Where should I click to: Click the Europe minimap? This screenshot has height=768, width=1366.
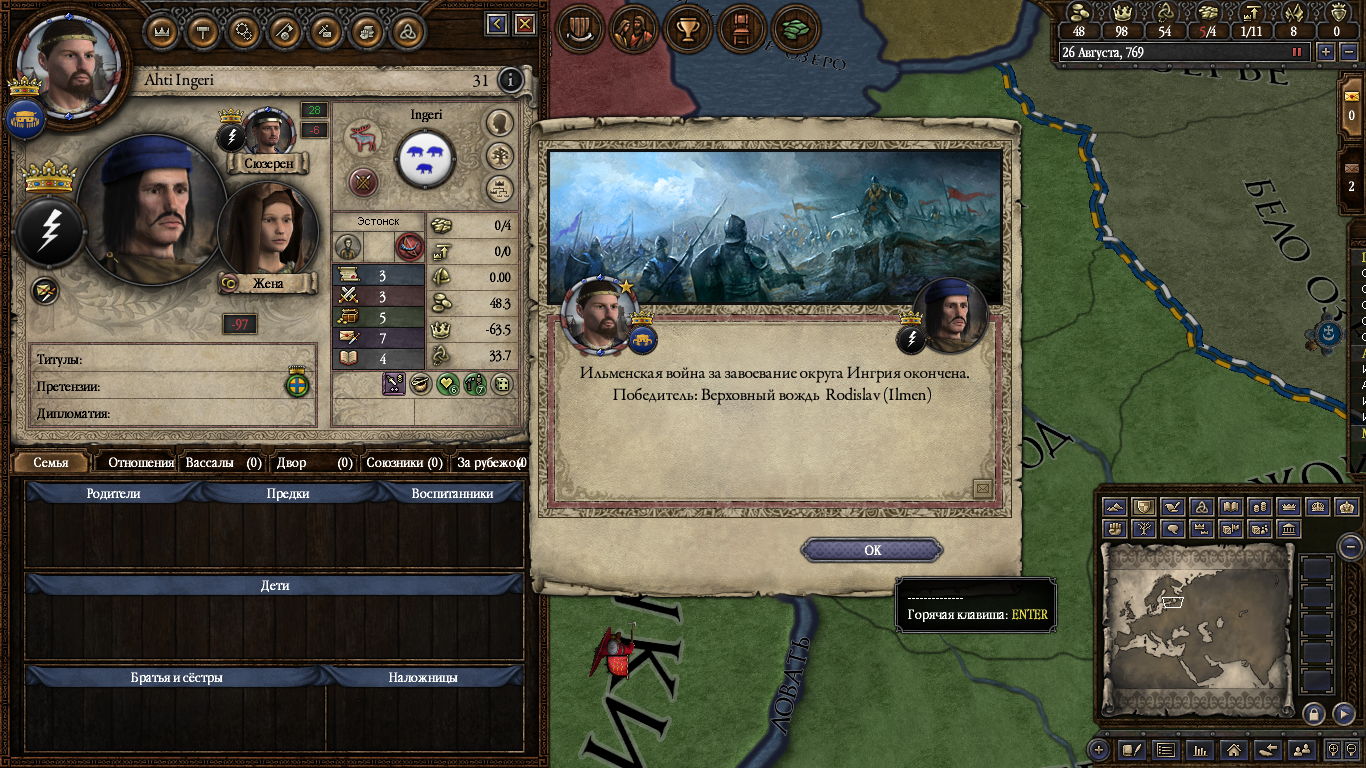click(1196, 622)
